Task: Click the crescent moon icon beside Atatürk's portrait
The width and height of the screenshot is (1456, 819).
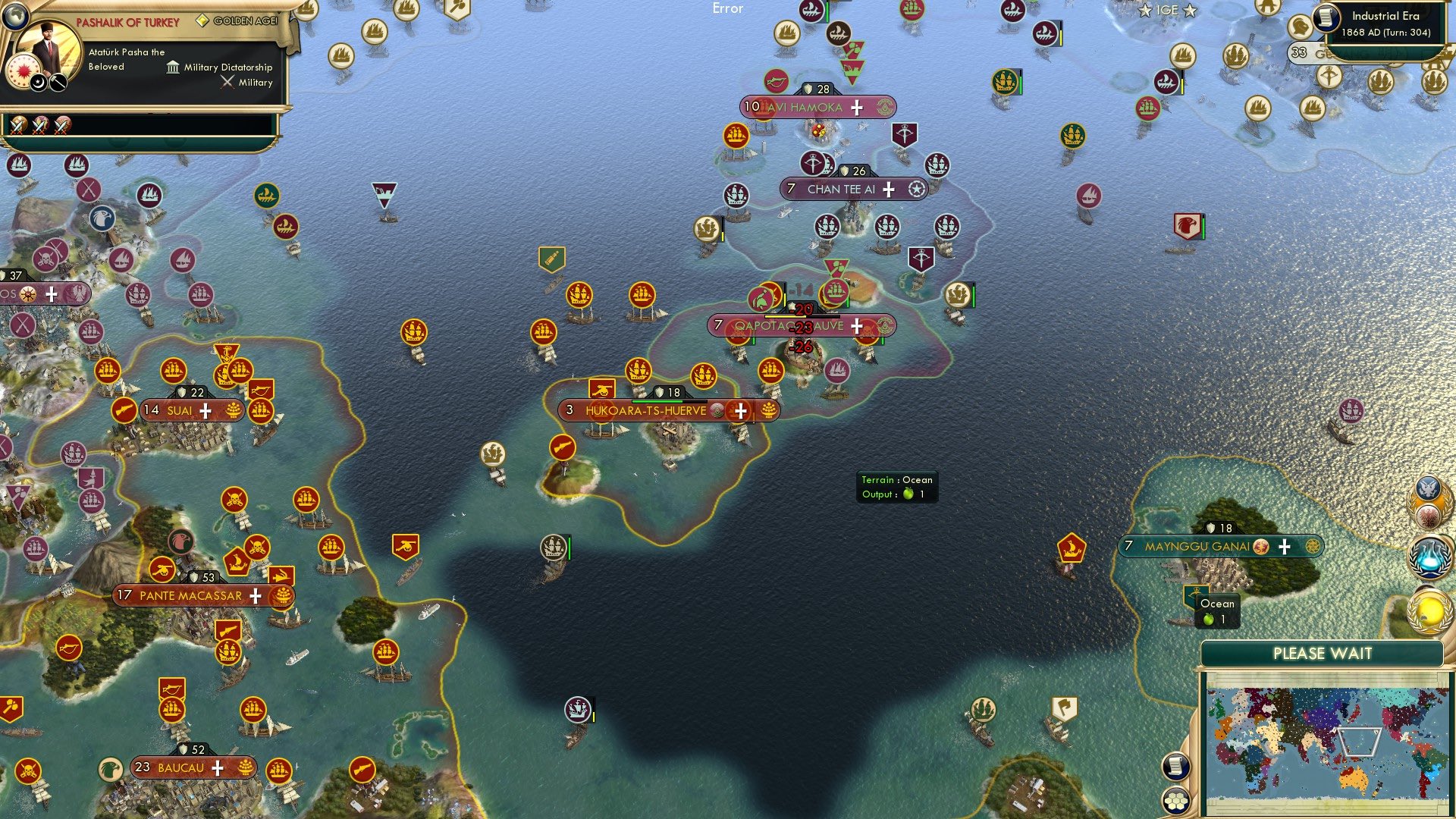Action: point(38,83)
